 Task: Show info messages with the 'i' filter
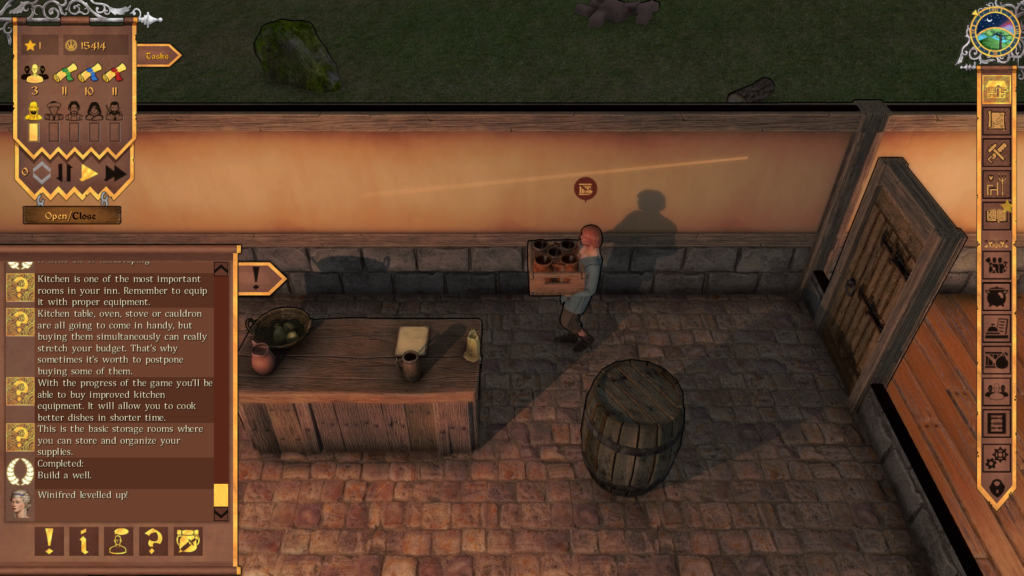coord(83,541)
